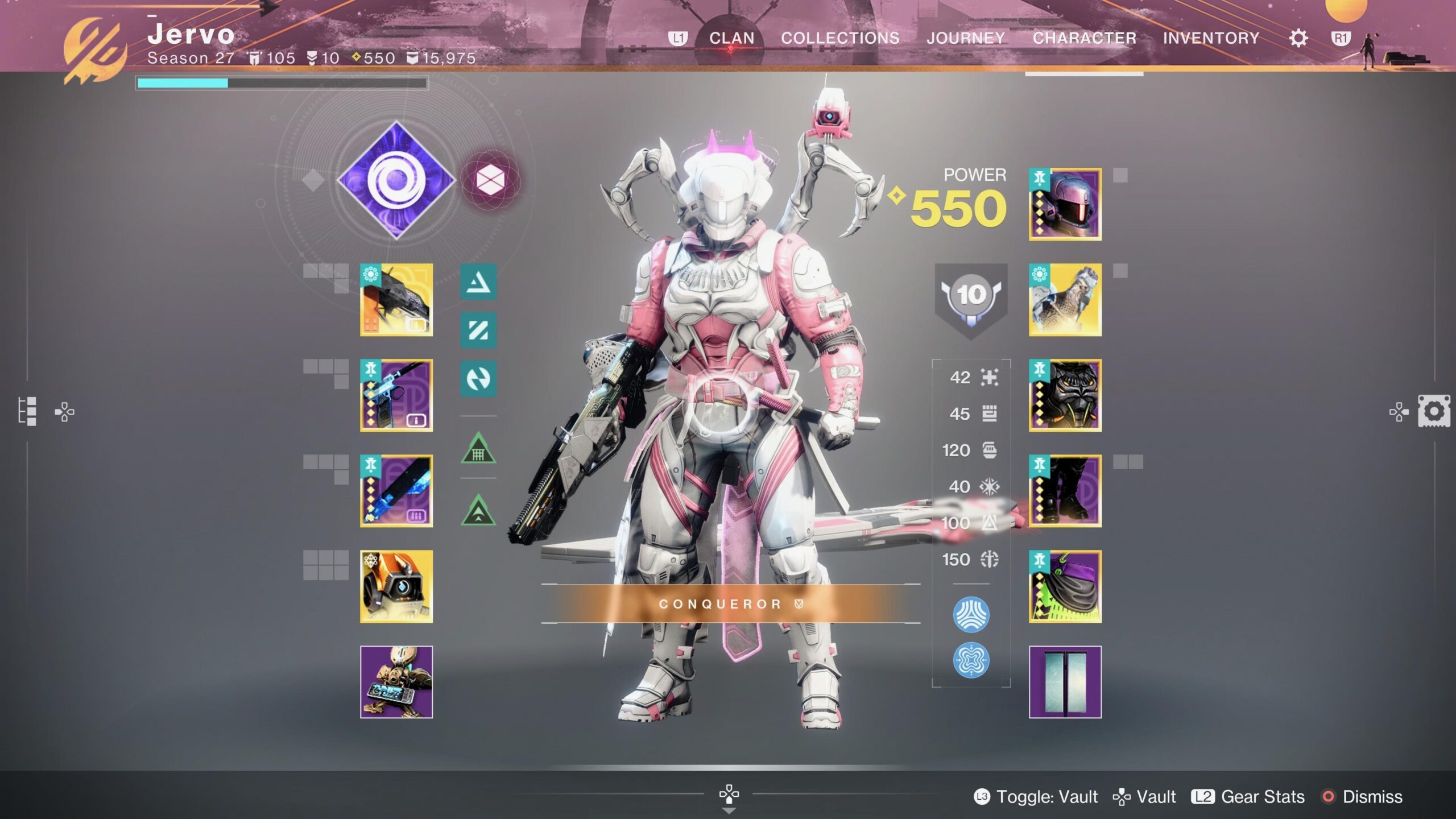Select the equipped helmet armor slot
This screenshot has width=1456, height=819.
coord(1065,204)
